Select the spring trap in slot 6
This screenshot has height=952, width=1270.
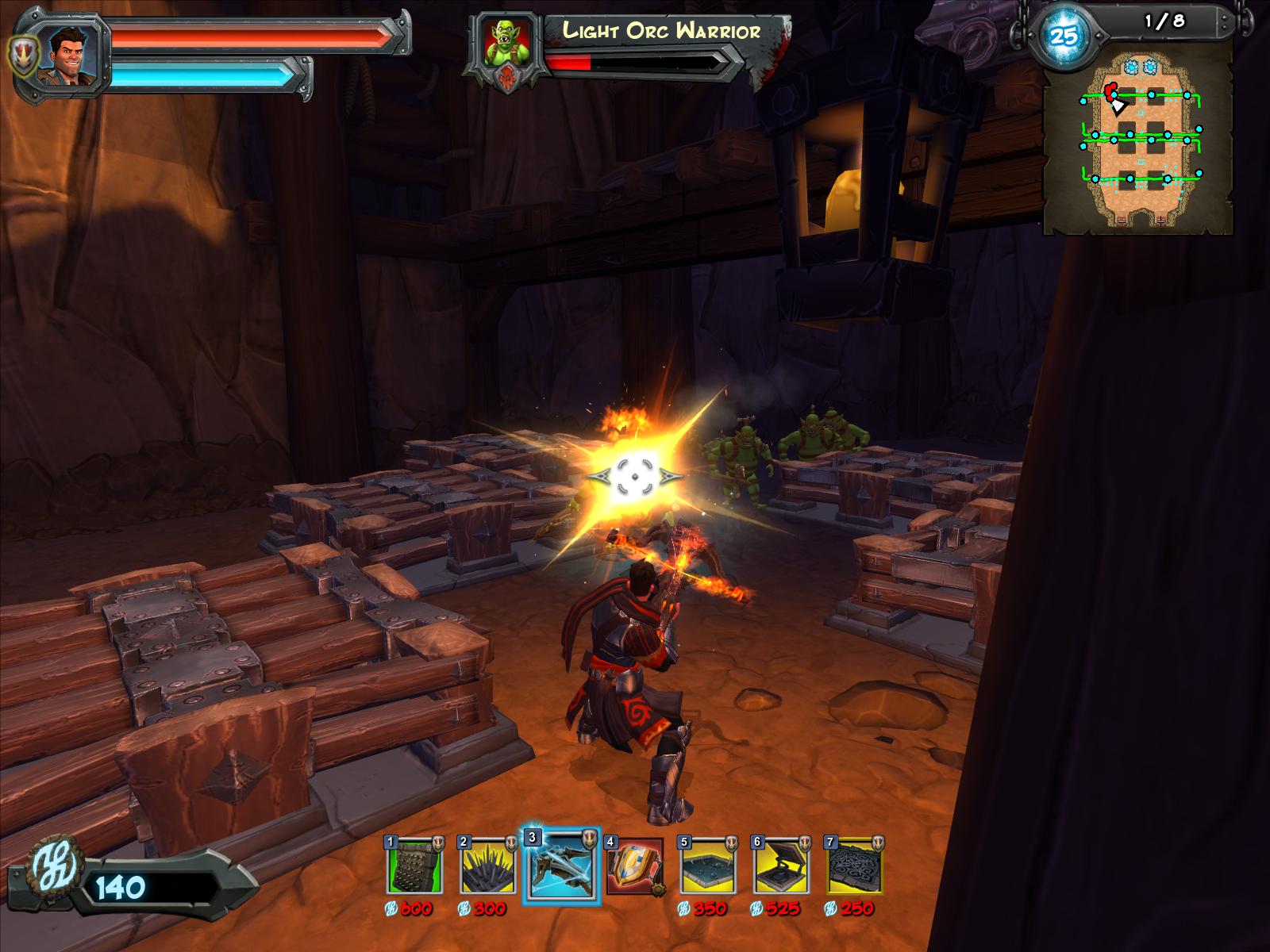pos(780,865)
